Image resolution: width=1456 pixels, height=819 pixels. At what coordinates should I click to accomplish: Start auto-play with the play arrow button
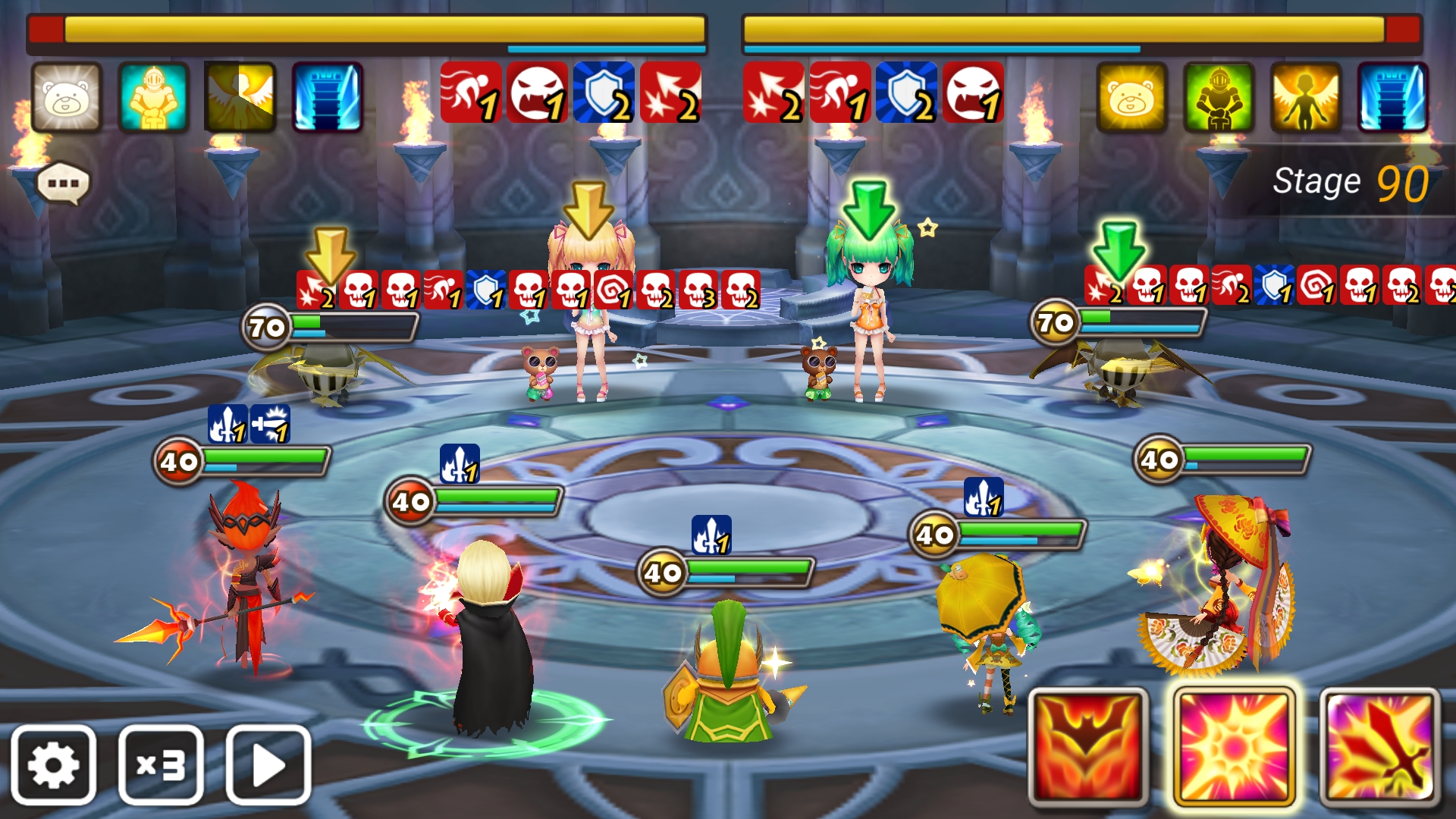click(268, 764)
